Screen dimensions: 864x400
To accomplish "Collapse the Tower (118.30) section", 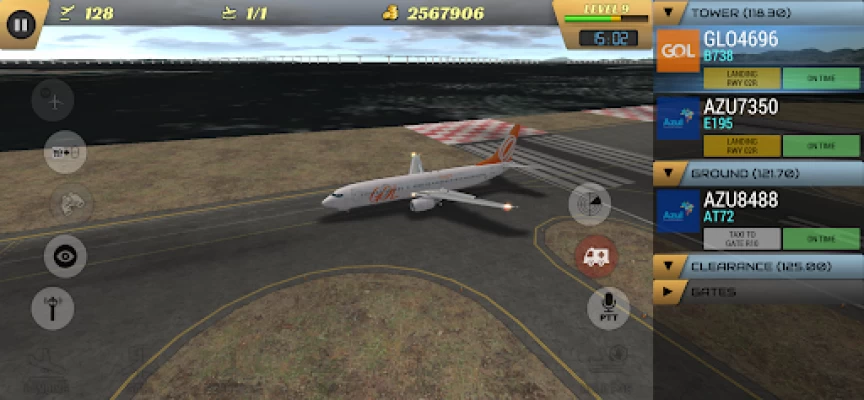I will click(667, 13).
